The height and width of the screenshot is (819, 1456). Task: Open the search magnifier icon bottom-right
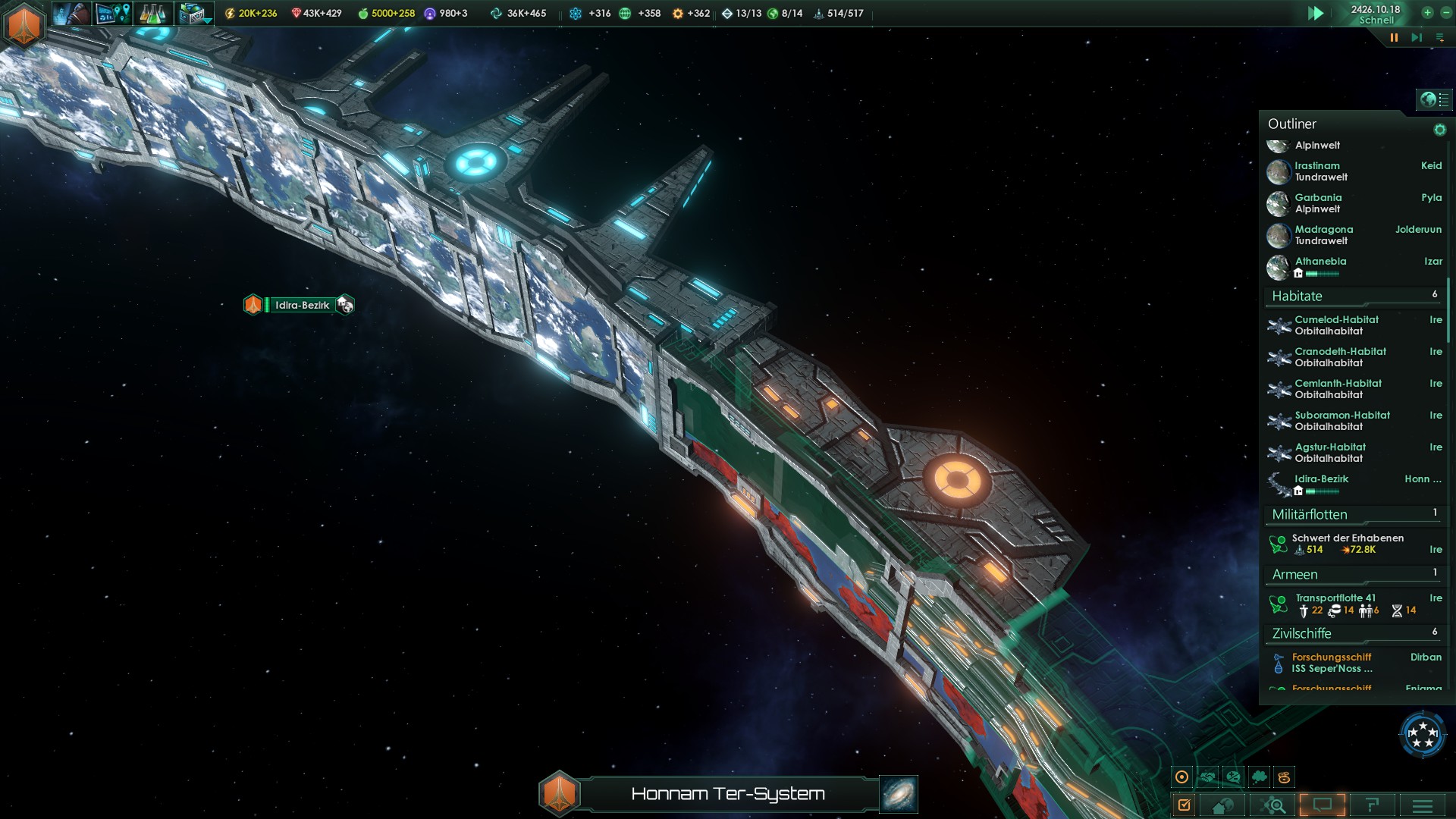1274,805
